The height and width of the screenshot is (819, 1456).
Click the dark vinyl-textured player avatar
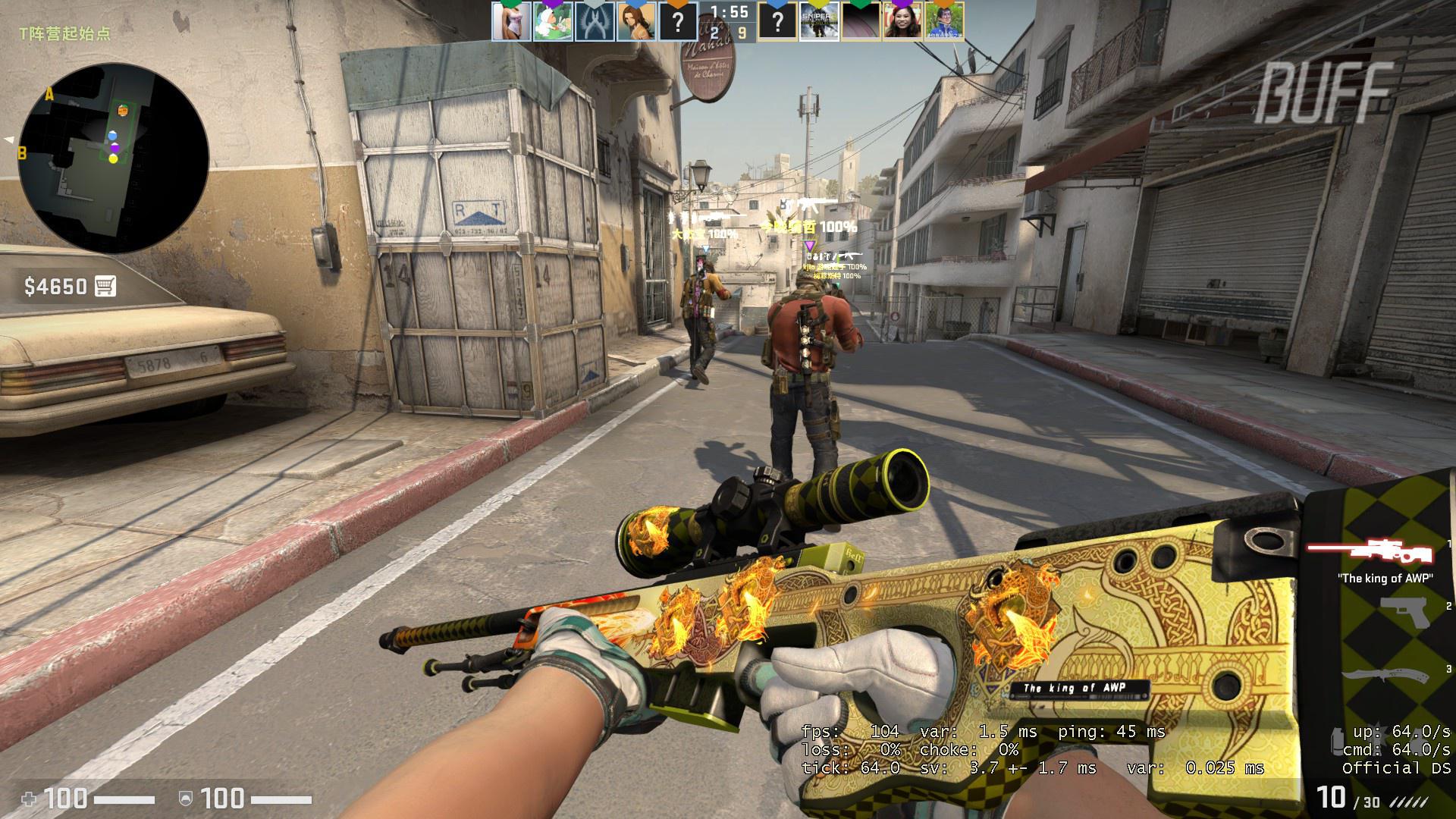(861, 21)
